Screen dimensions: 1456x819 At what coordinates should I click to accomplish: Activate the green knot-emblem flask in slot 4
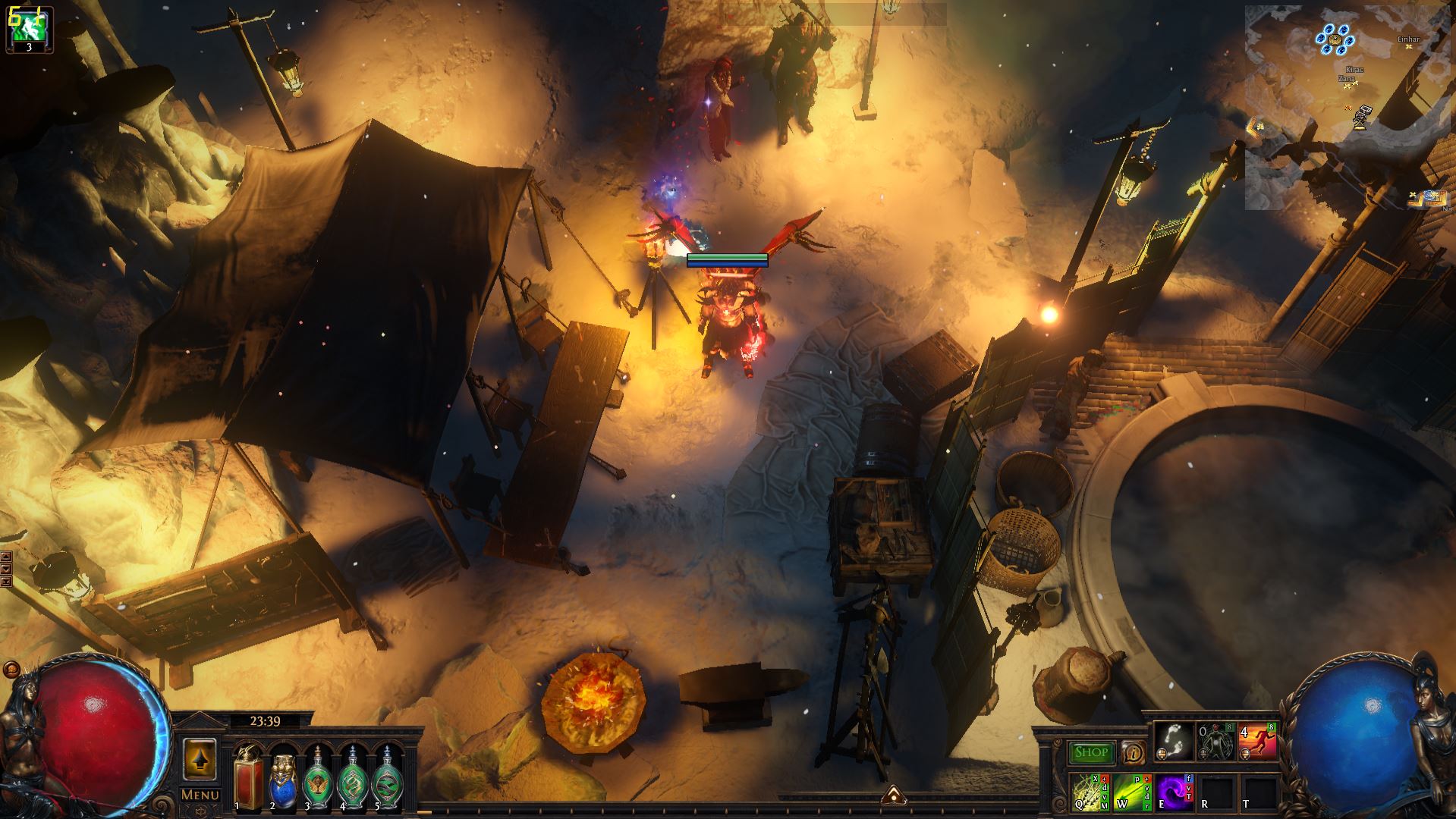(x=352, y=777)
